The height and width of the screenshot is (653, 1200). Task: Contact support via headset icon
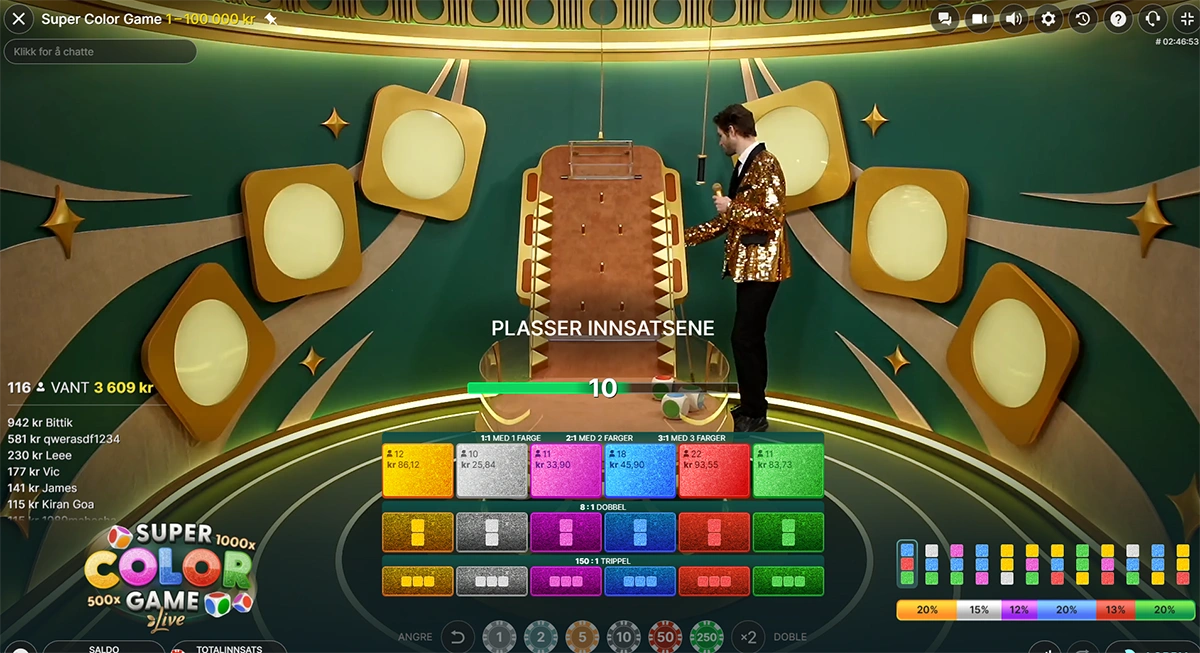tap(1152, 19)
